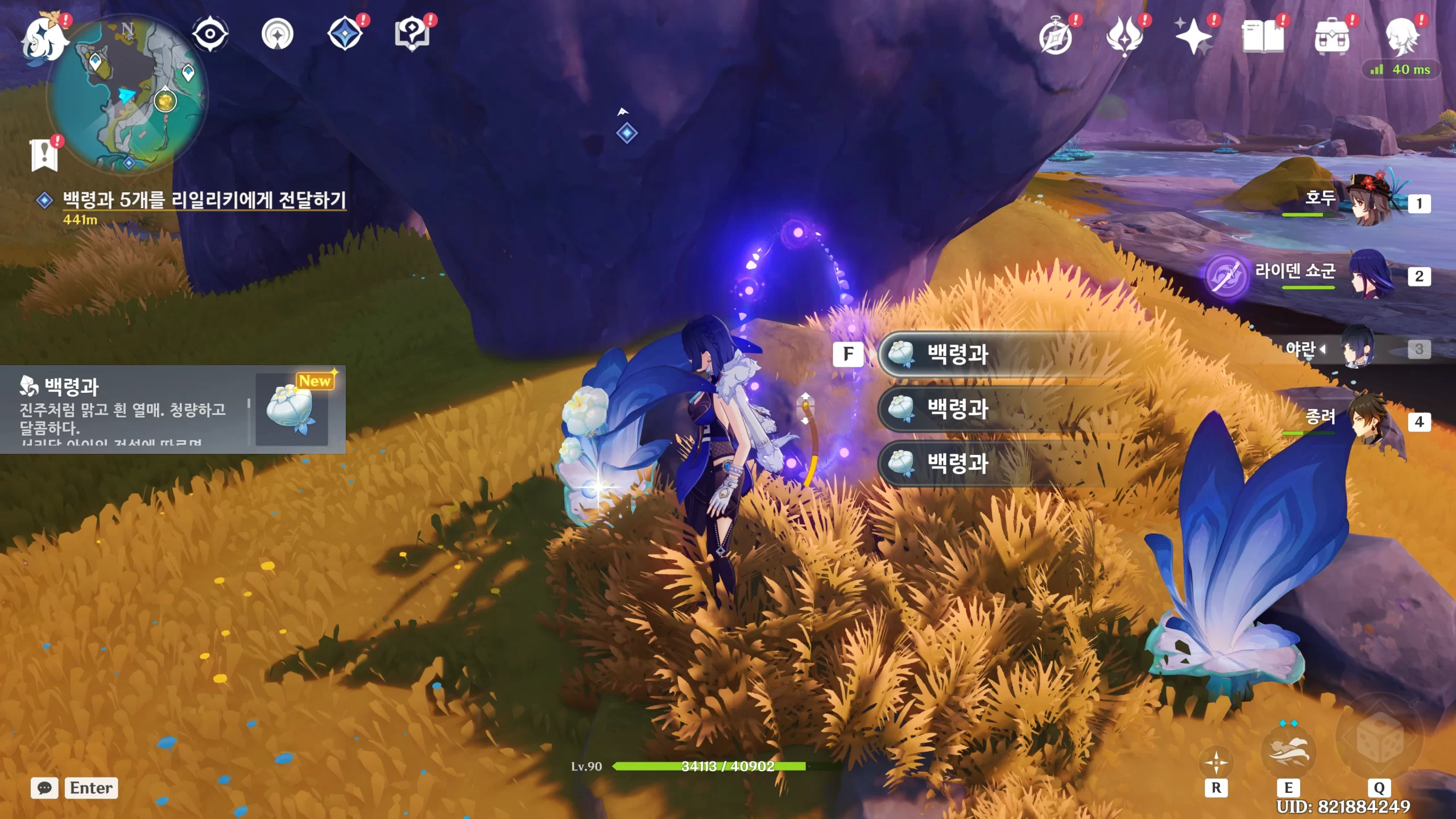Open the compass events icon
The height and width of the screenshot is (819, 1456).
coord(1056,36)
